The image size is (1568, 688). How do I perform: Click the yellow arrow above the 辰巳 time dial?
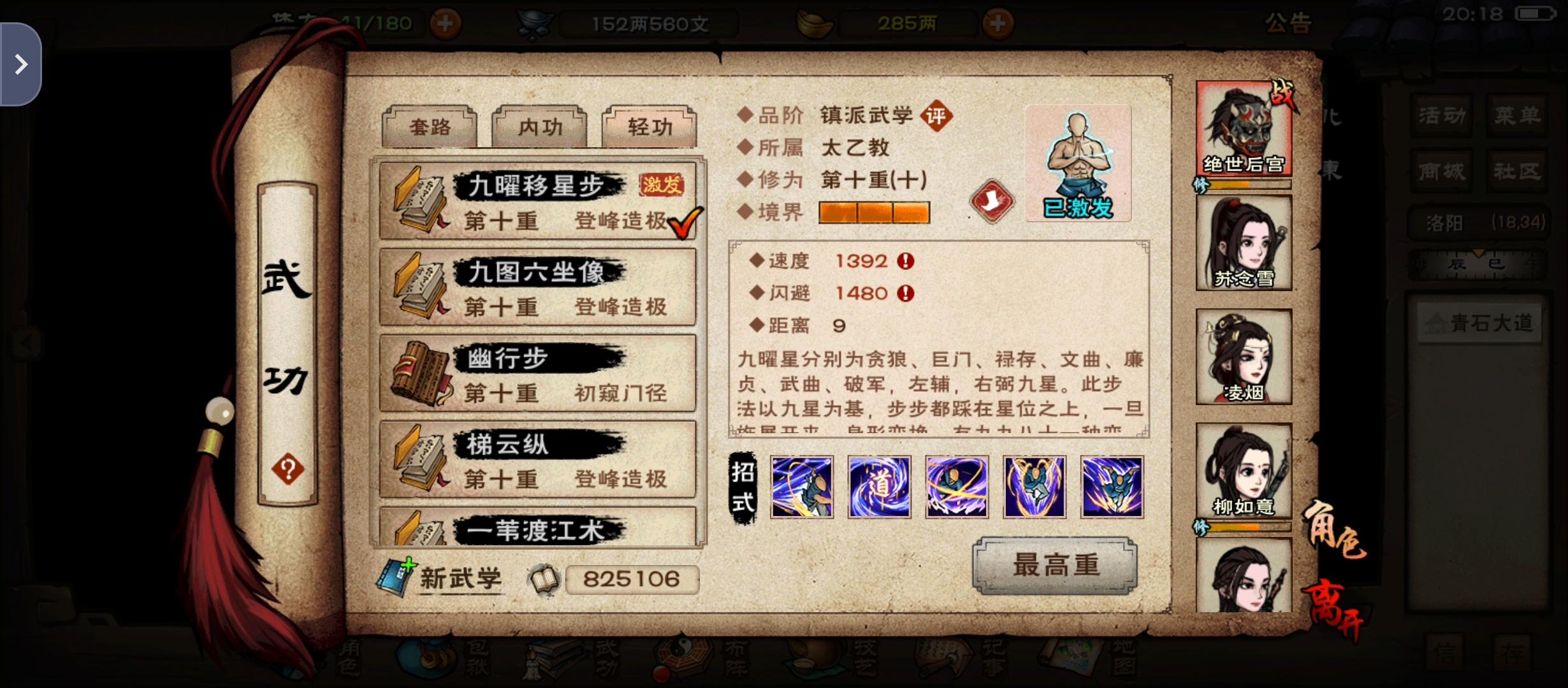point(1479,254)
